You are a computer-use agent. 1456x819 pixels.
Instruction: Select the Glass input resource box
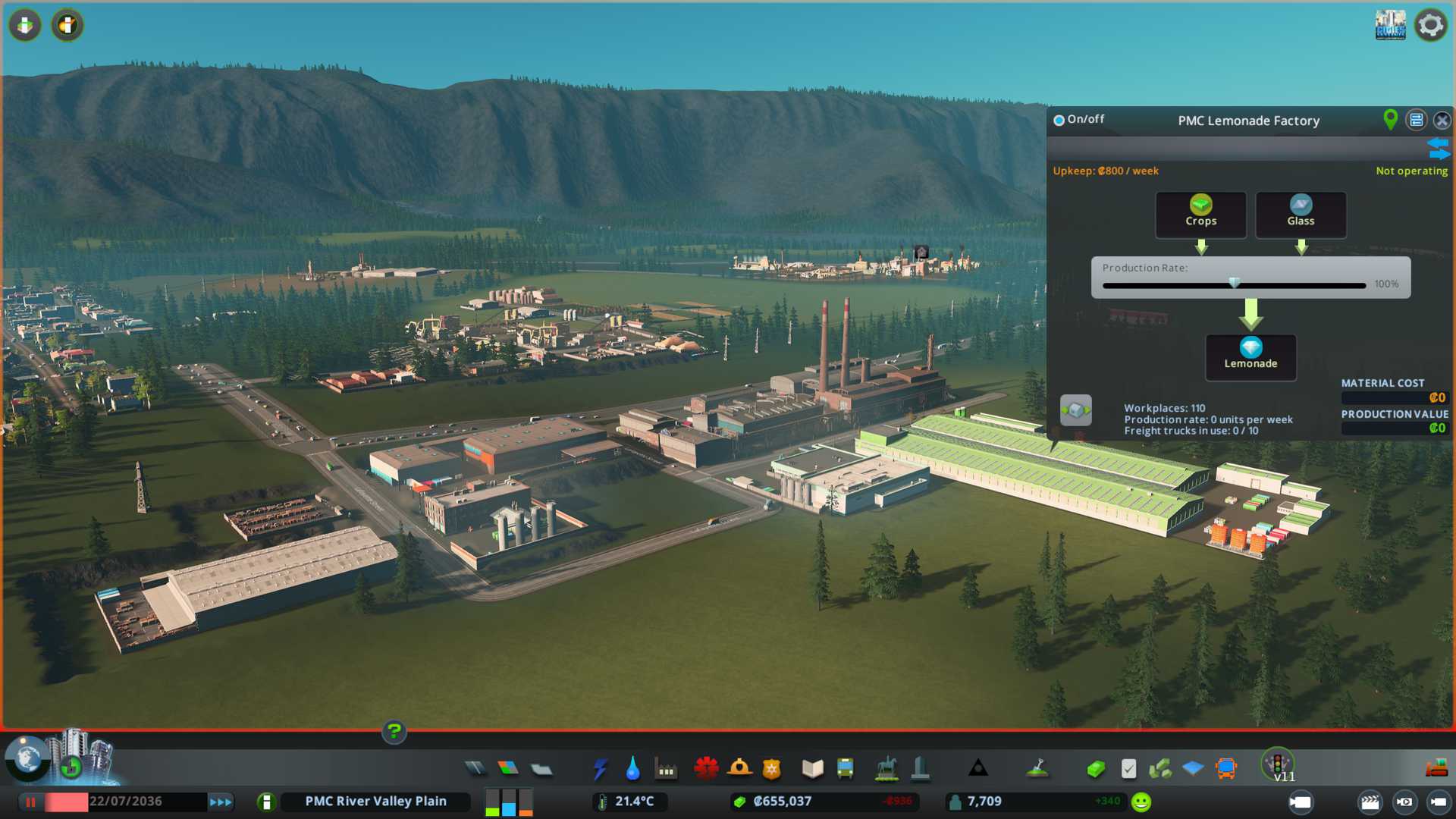1301,215
